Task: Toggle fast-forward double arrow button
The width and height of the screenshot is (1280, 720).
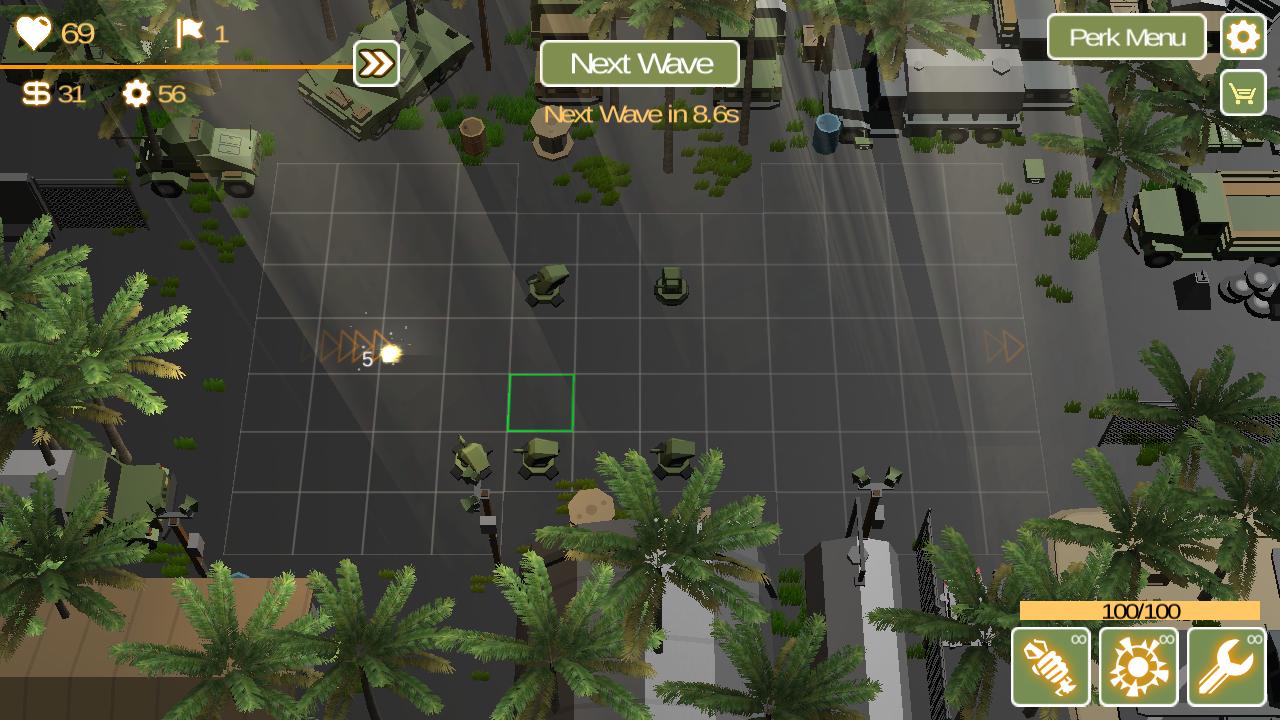Action: tap(376, 64)
